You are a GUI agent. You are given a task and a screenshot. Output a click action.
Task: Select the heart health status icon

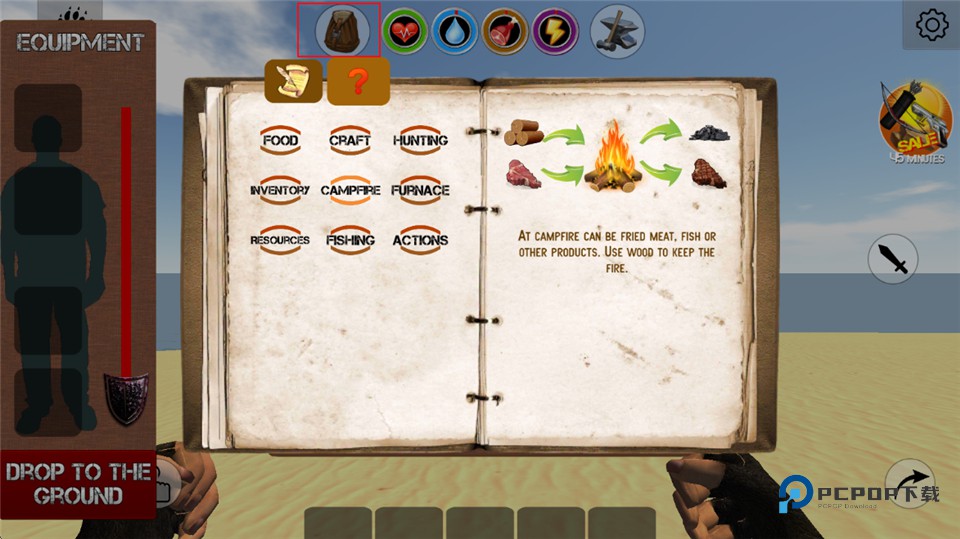[x=404, y=31]
